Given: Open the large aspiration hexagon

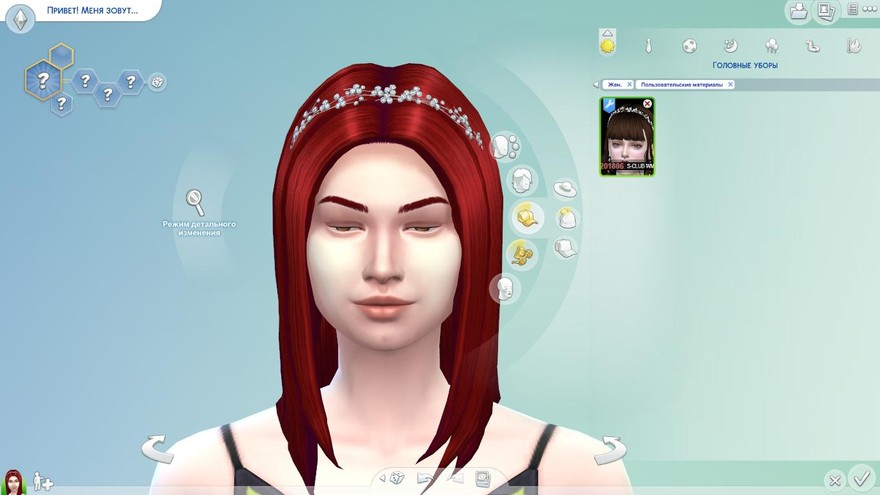Looking at the screenshot, I should pos(44,75).
